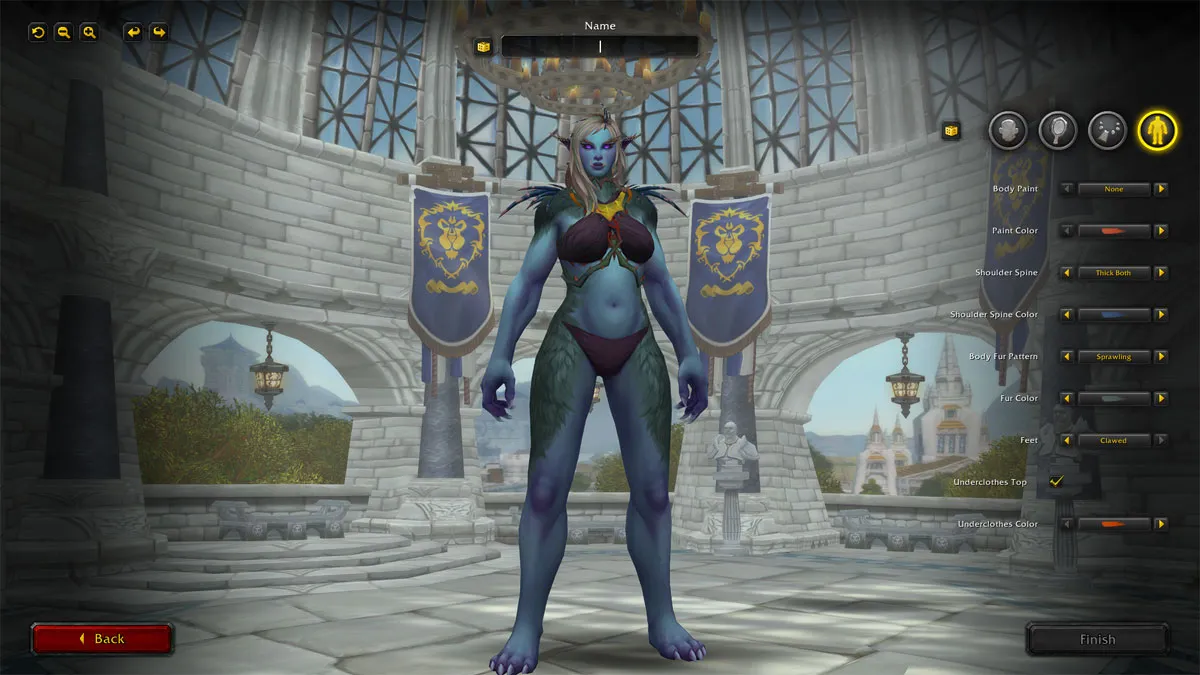Advance to next Underclothes Color
This screenshot has width=1200, height=675.
click(1161, 524)
